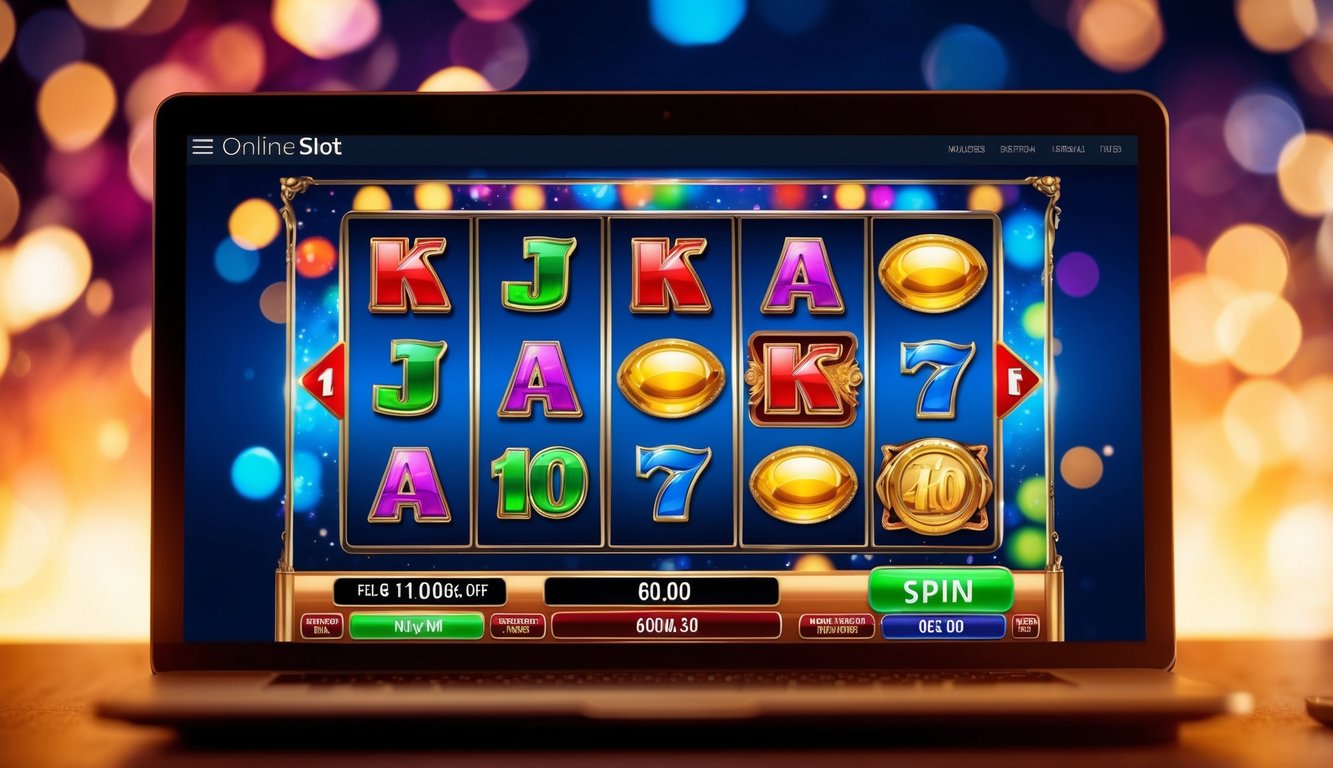This screenshot has height=768, width=1333.
Task: Open the hamburger menu beside Online Slot
Action: pos(202,147)
